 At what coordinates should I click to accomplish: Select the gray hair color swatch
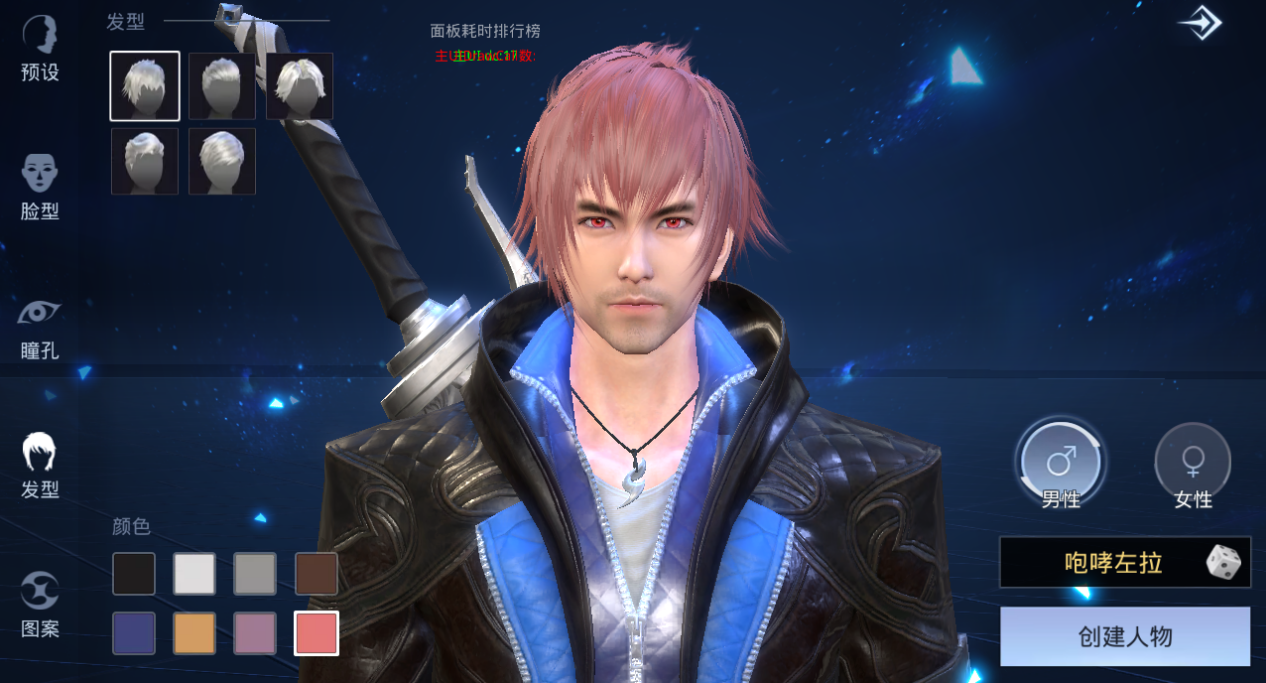tap(255, 574)
